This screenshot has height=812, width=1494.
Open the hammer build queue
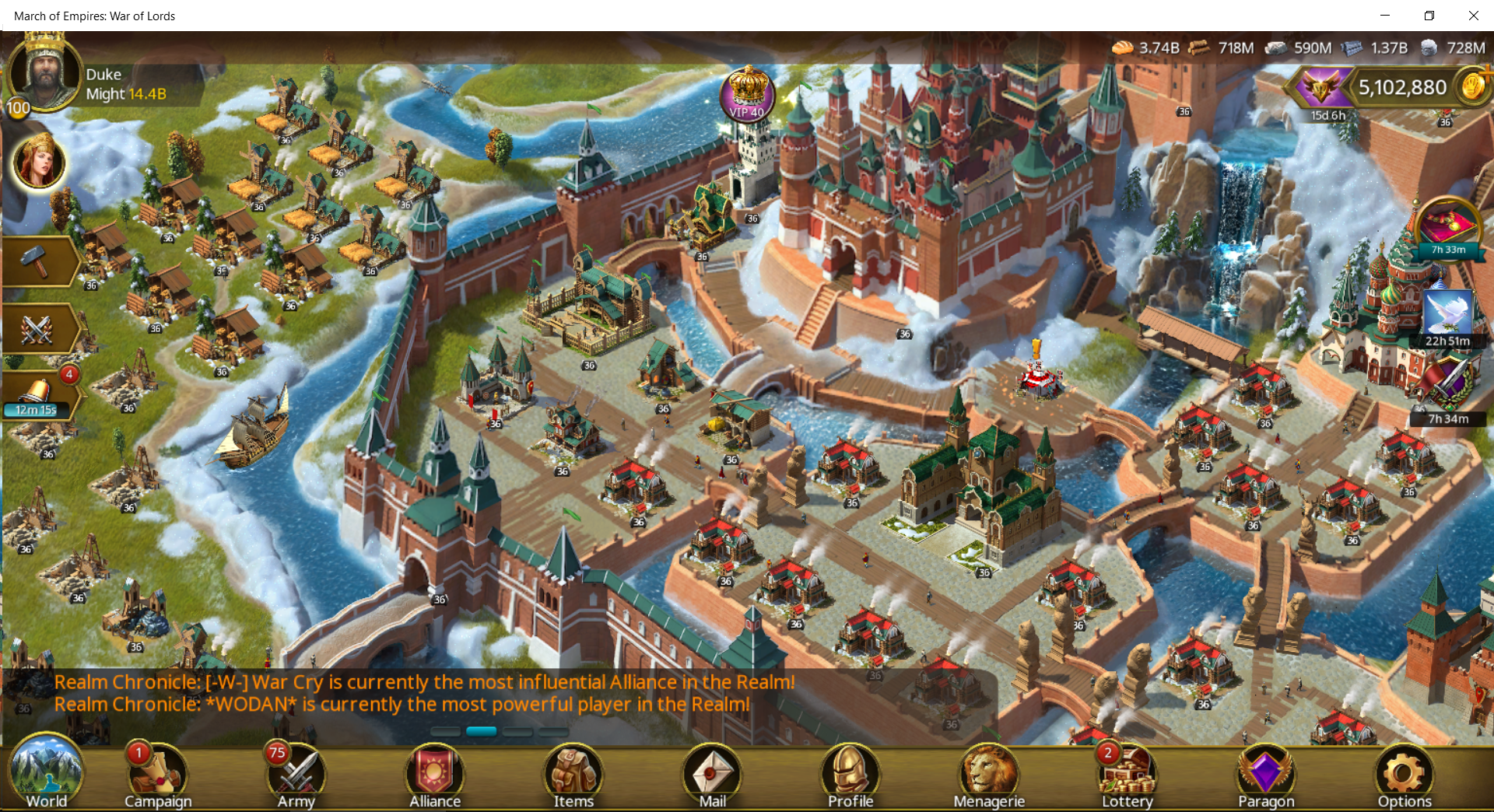point(36,261)
